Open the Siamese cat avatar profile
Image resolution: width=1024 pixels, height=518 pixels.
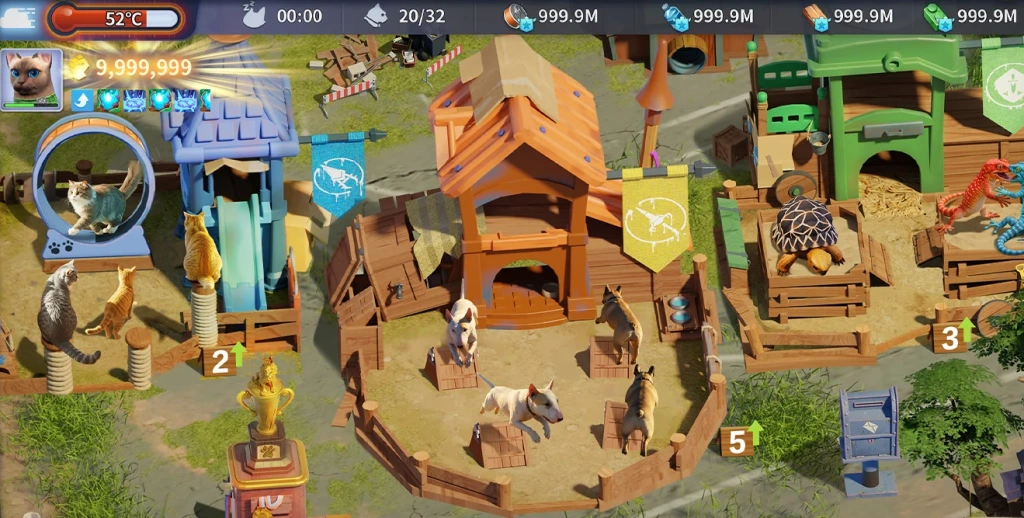[31, 78]
